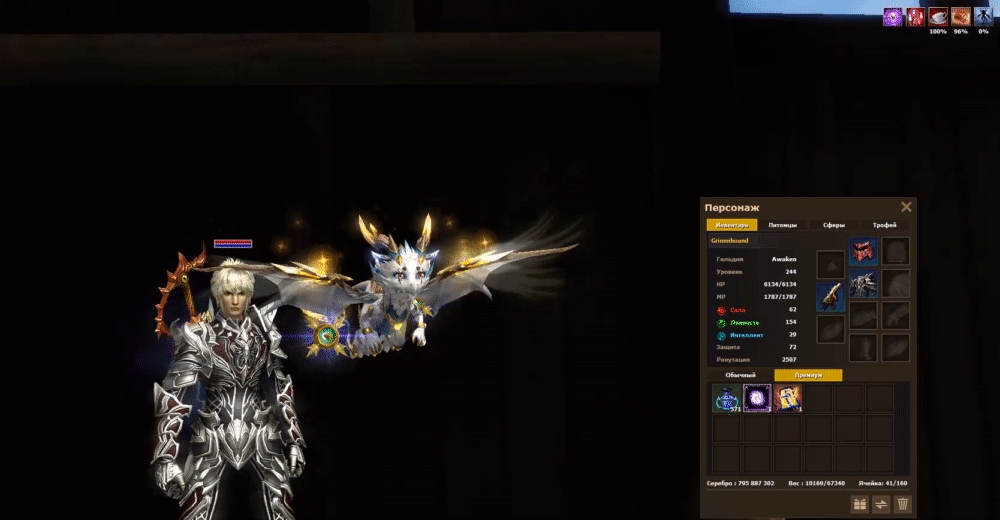Select the blue potion flask item
Viewport: 1000px width, 520px height.
726,399
